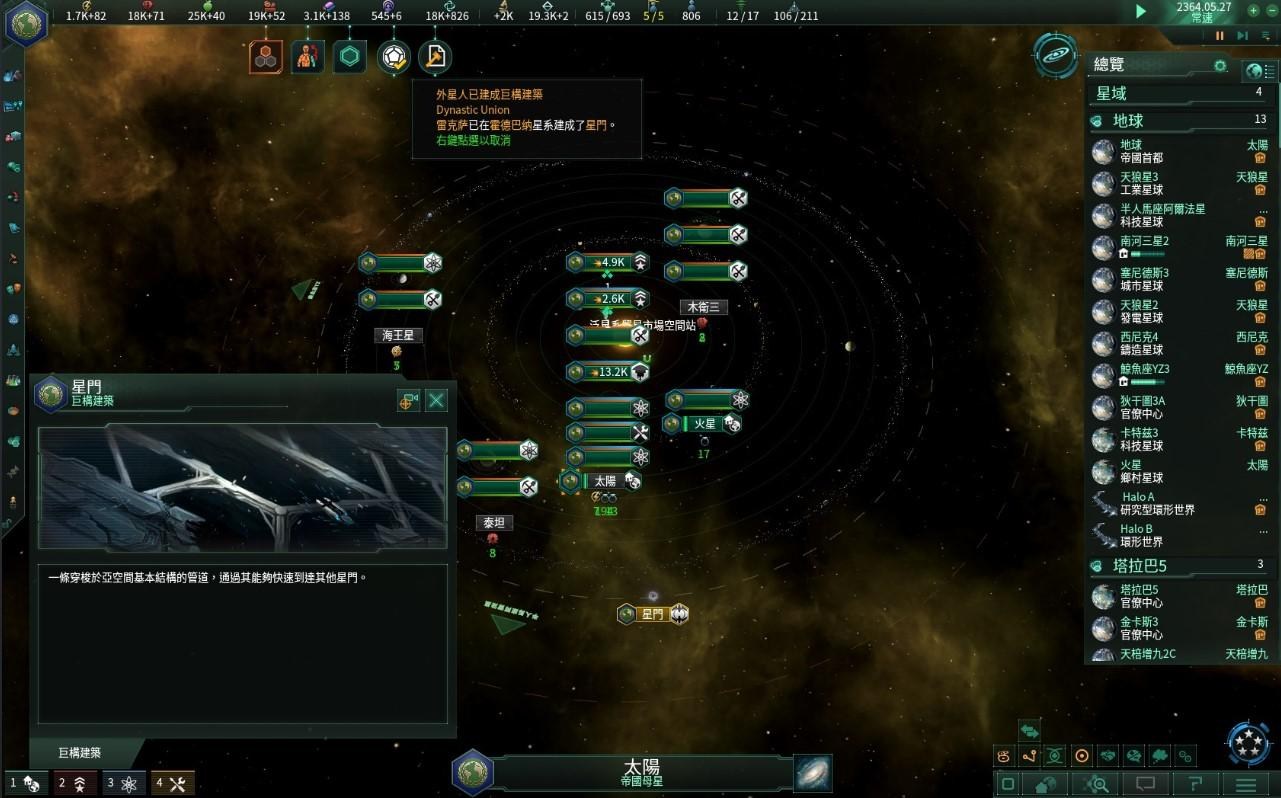Close the 星門 gateway info panel
This screenshot has width=1281, height=798.
[437, 401]
